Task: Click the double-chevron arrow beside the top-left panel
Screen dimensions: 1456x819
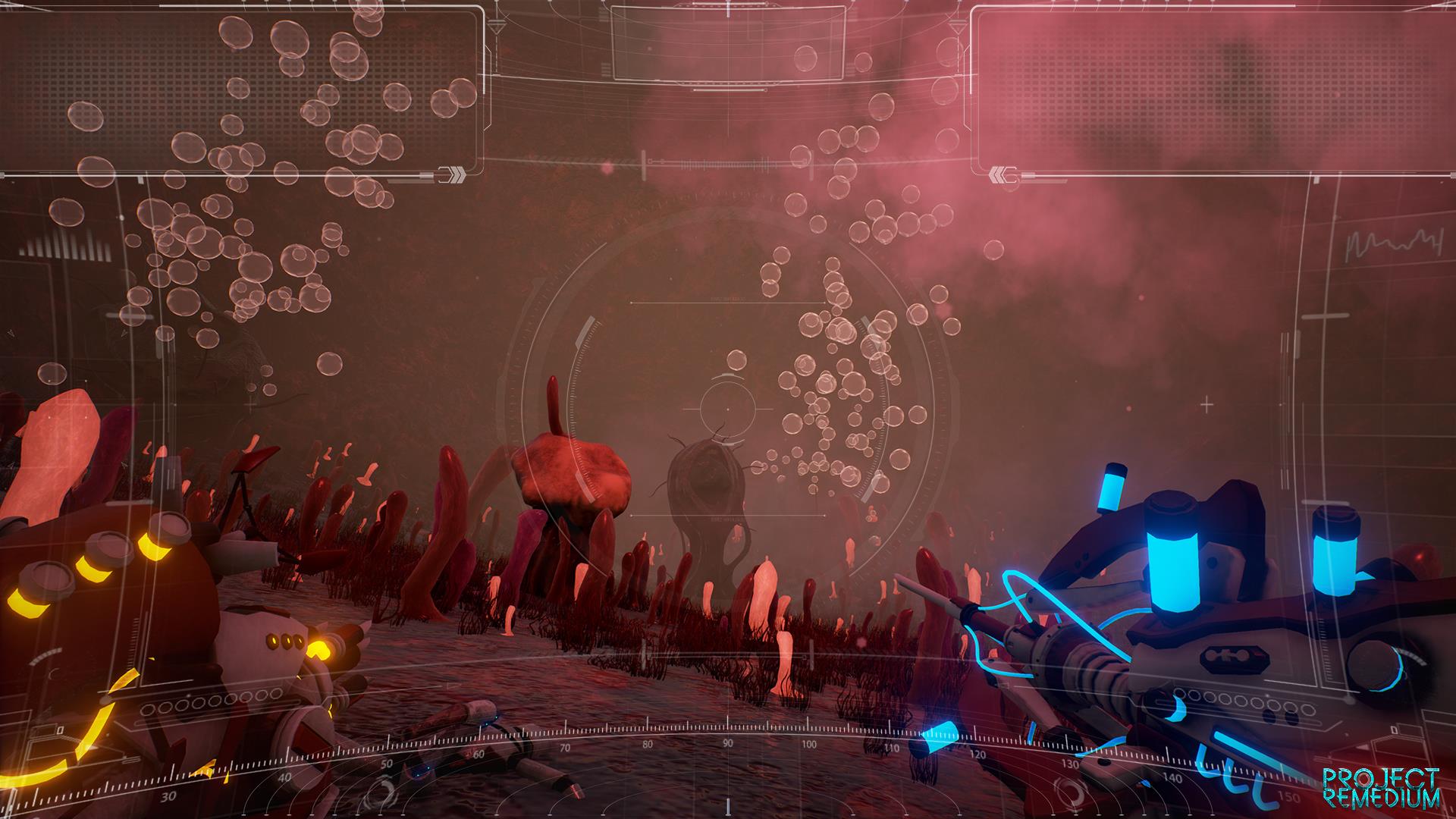Action: (x=453, y=174)
